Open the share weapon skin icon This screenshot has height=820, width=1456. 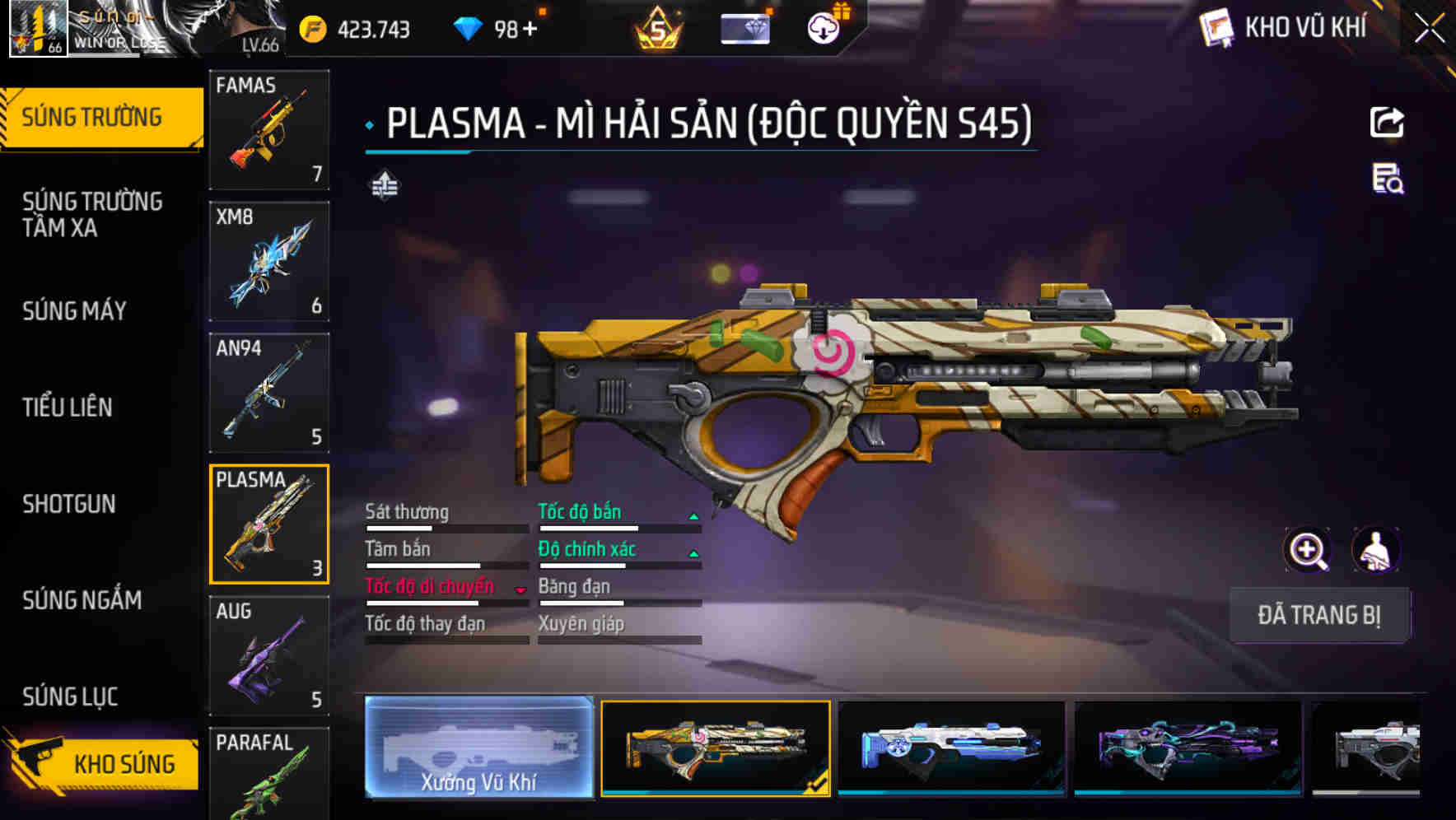click(1388, 122)
